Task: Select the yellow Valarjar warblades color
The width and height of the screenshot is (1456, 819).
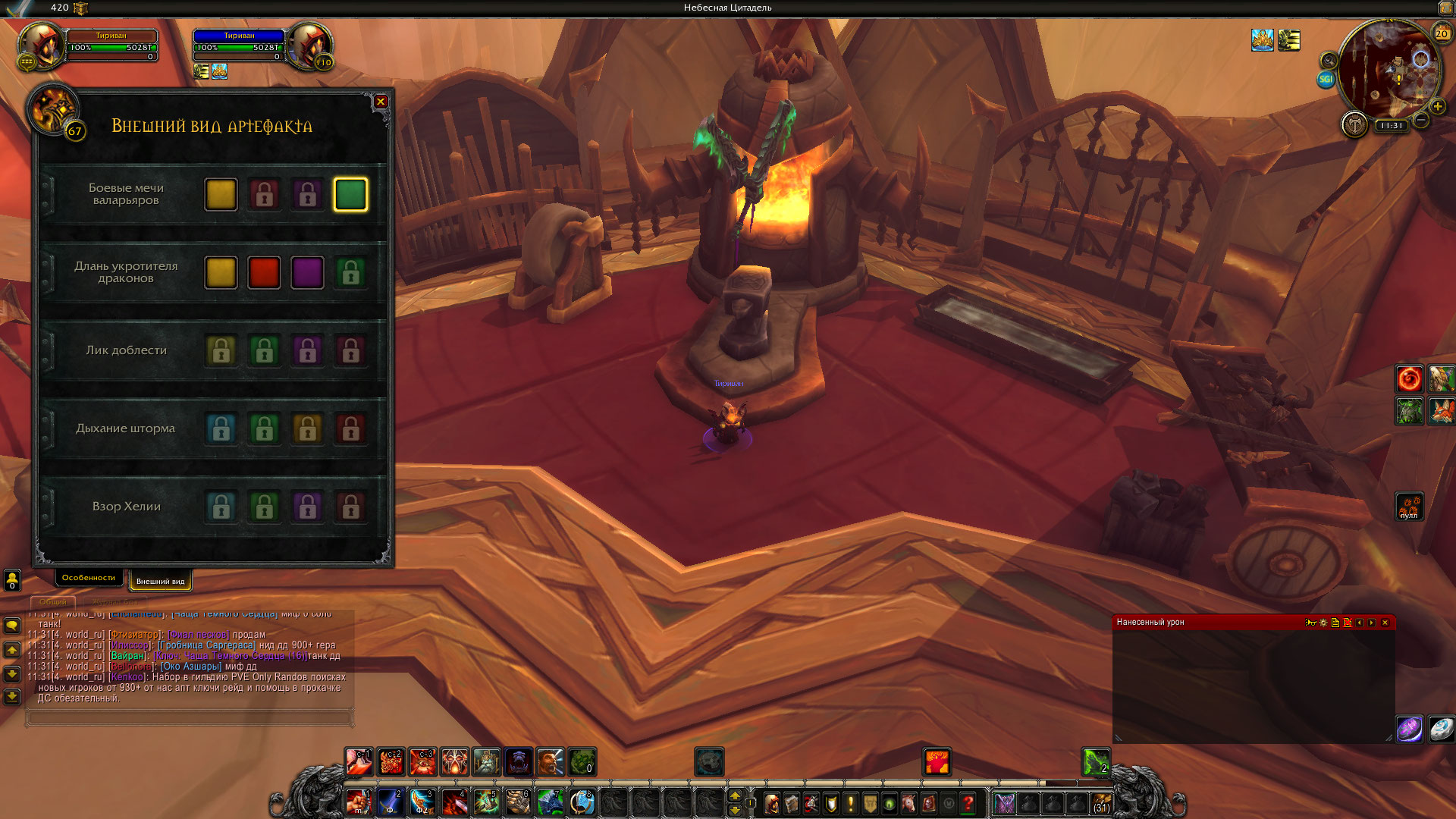Action: 221,195
